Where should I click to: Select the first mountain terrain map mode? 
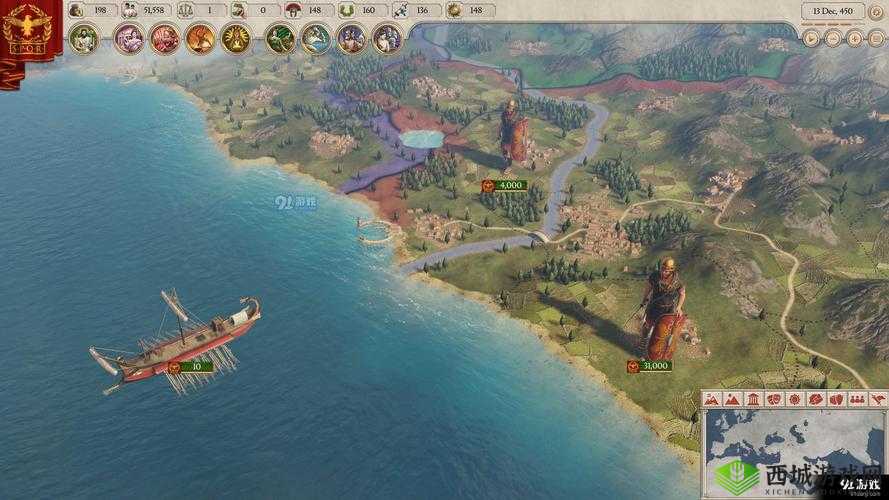coord(713,398)
